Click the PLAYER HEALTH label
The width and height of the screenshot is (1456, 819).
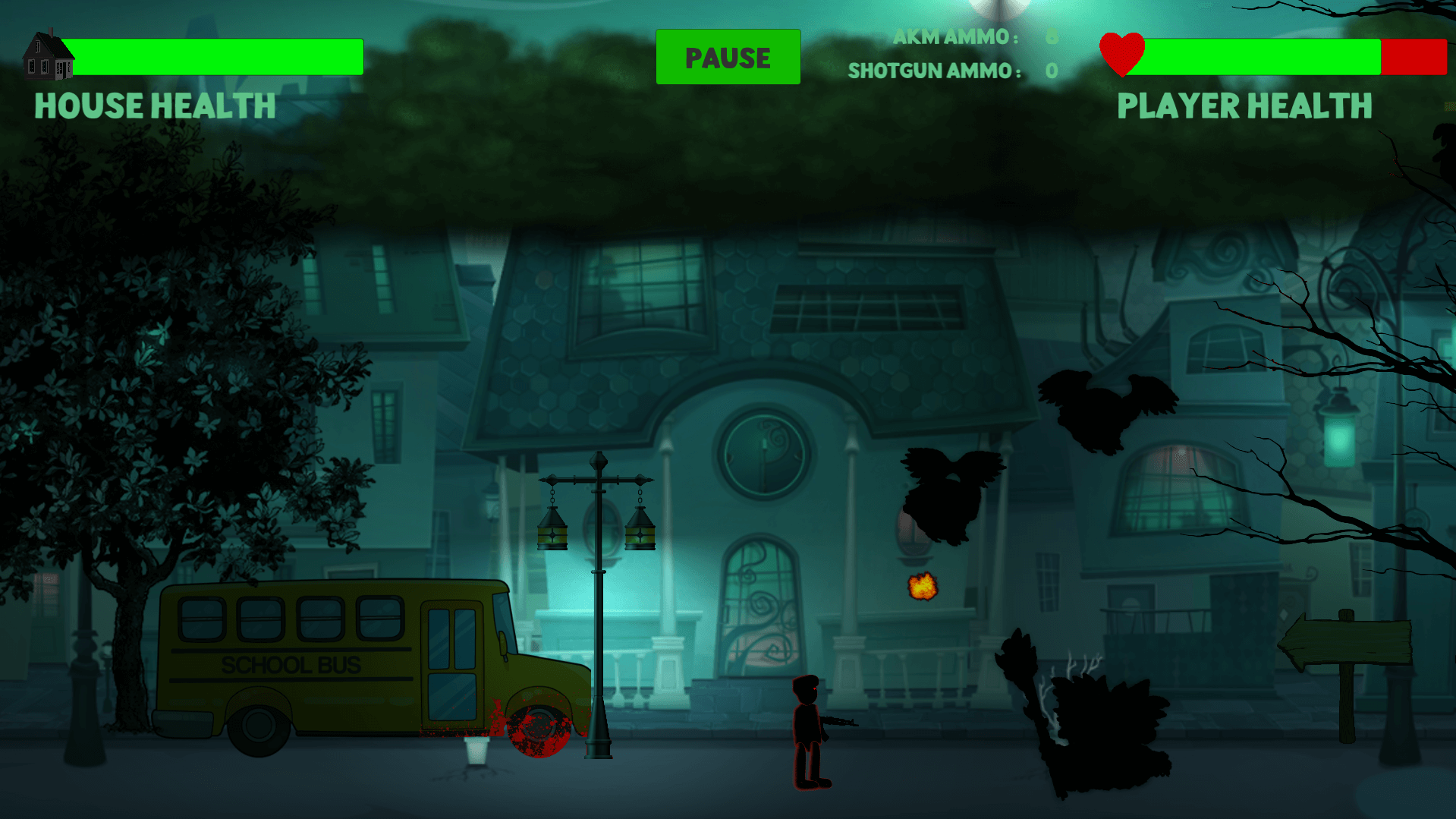point(1244,106)
